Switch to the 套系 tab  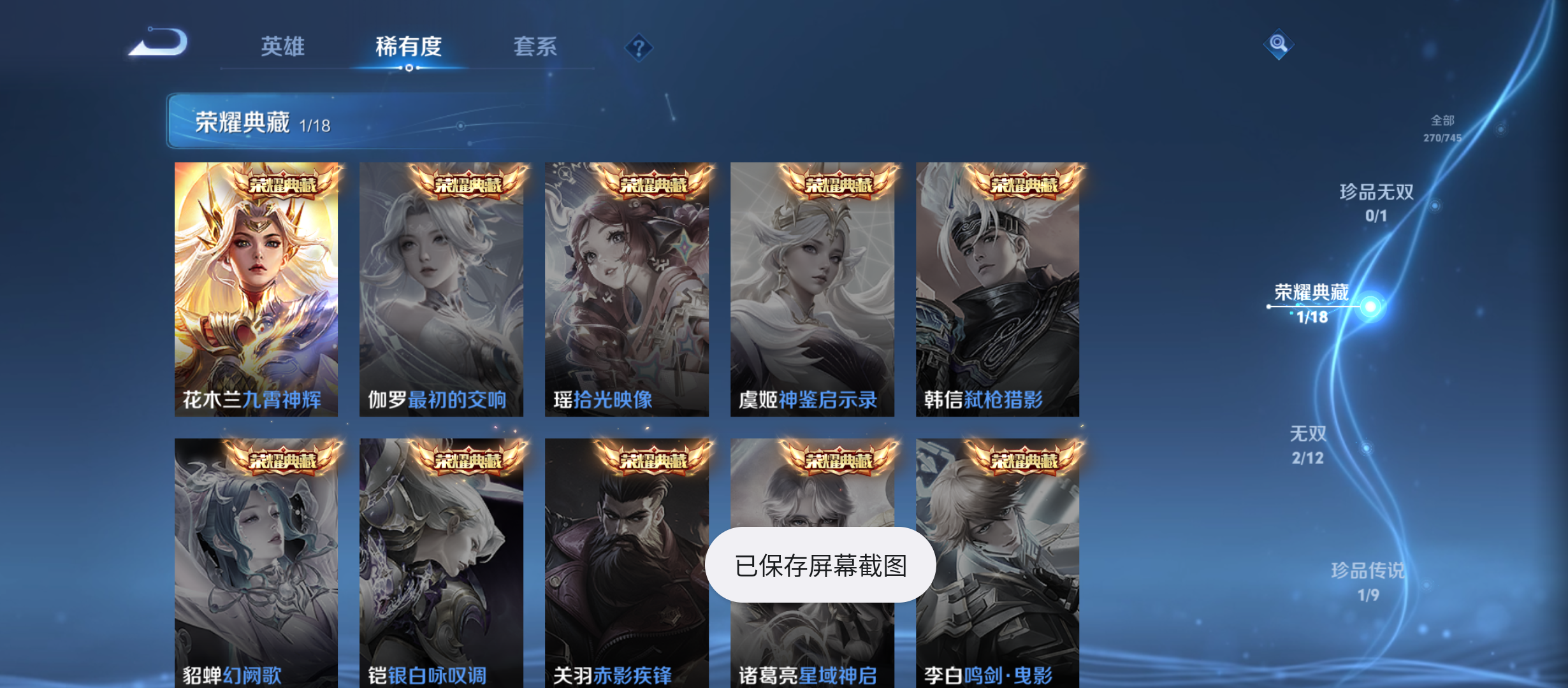(x=536, y=47)
